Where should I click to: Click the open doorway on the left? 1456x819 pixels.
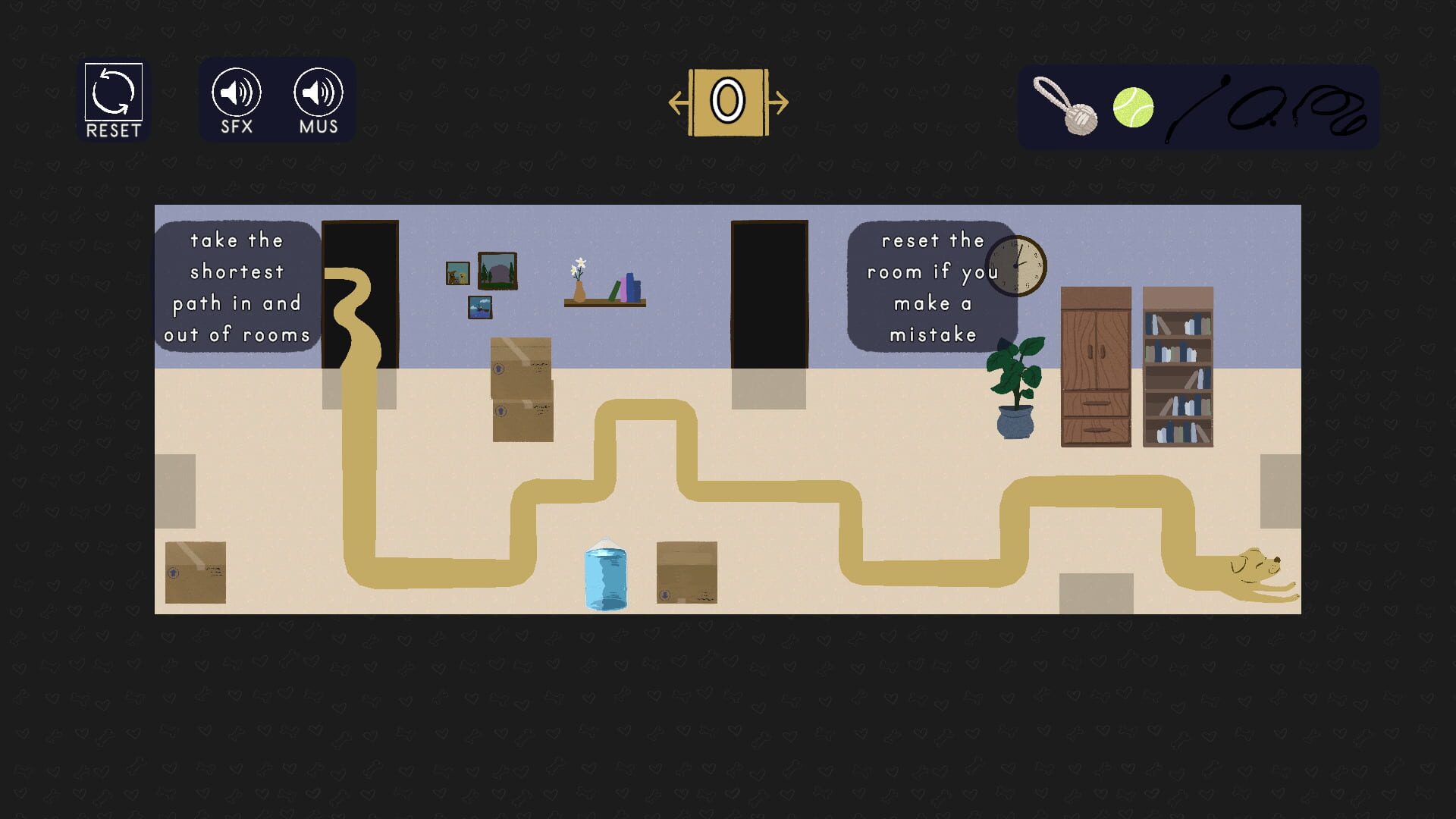click(360, 296)
